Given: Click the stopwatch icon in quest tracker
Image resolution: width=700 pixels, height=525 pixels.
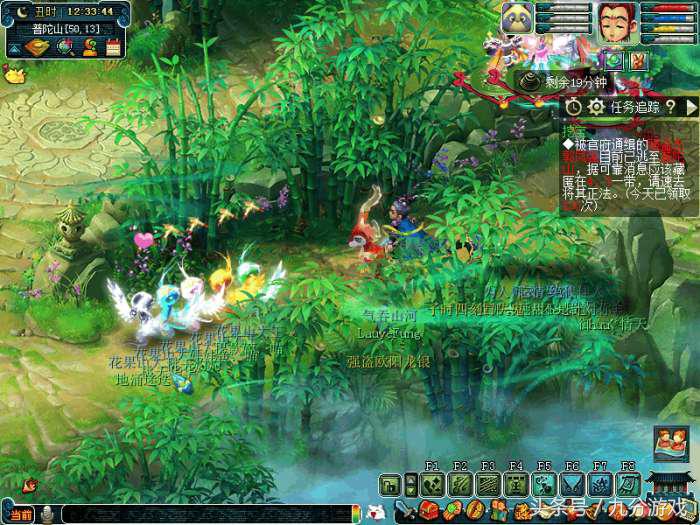Looking at the screenshot, I should pos(574,106).
